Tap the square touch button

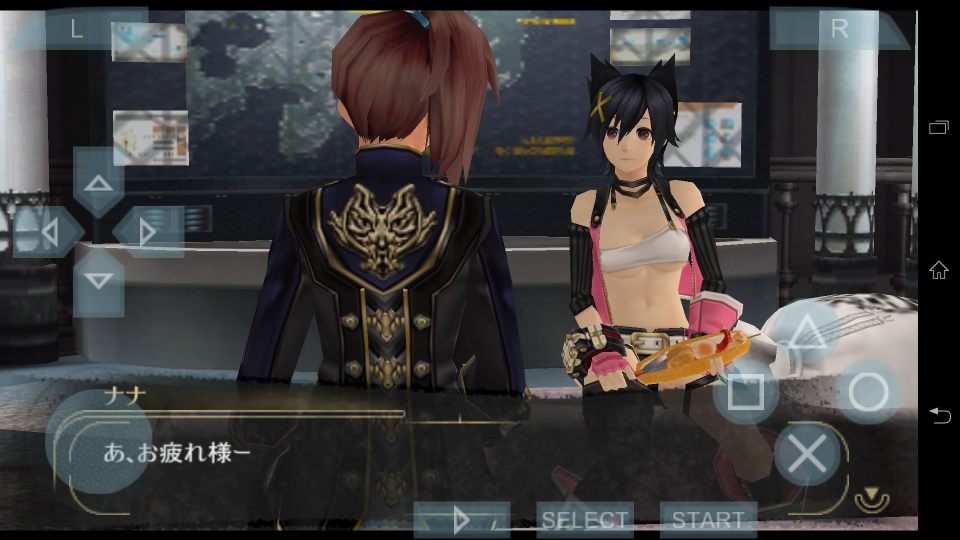pyautogui.click(x=746, y=393)
